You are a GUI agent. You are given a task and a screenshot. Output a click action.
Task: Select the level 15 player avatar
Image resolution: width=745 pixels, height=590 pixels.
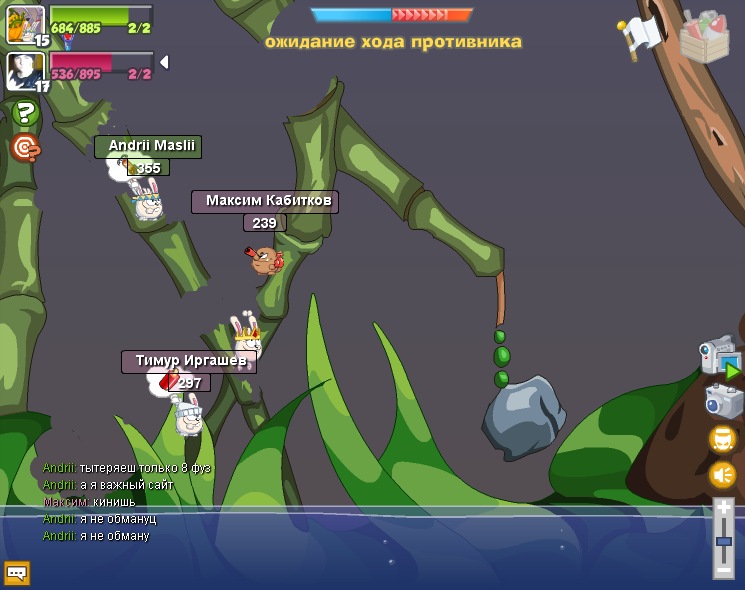pyautogui.click(x=25, y=24)
